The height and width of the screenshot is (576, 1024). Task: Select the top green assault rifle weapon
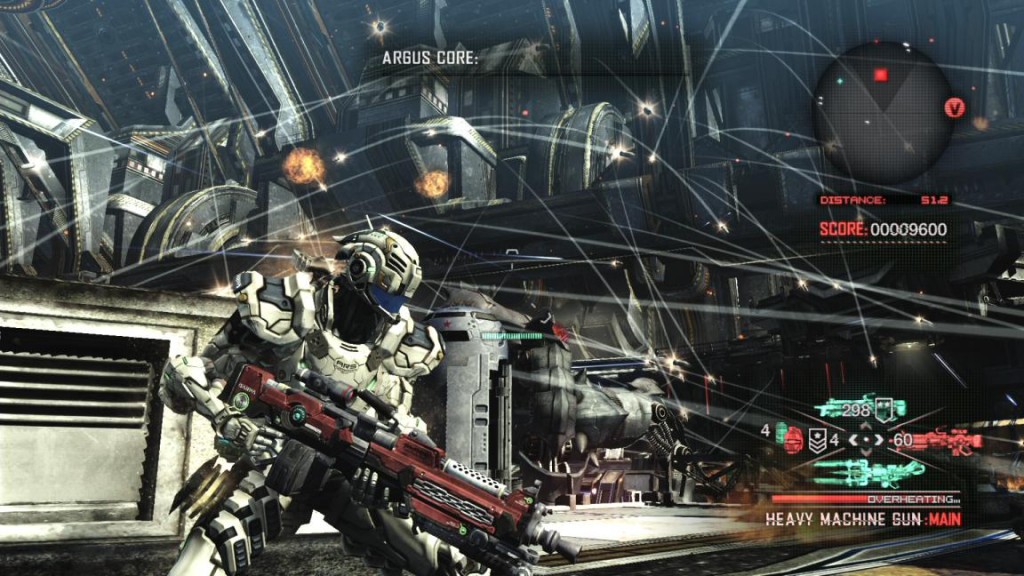tap(860, 408)
